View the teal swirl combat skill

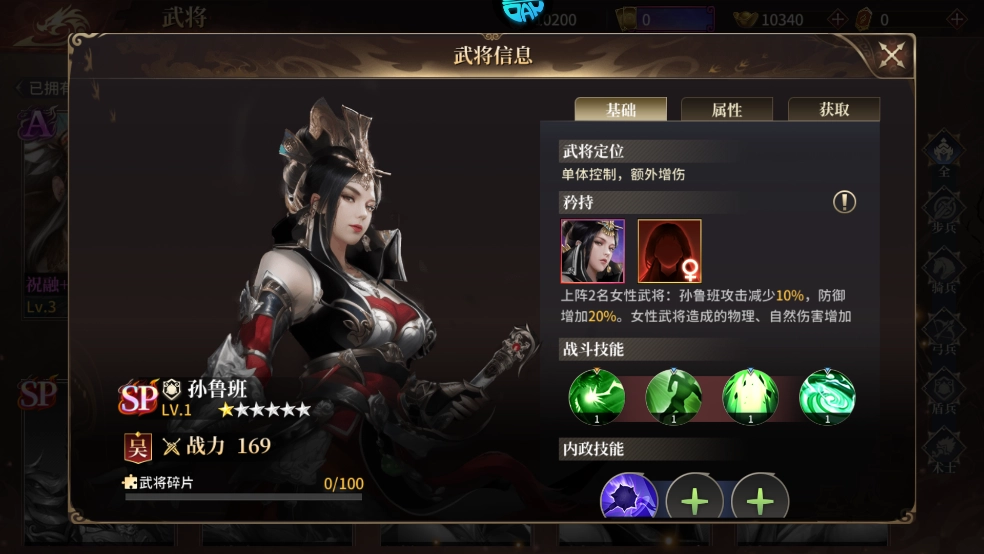827,396
